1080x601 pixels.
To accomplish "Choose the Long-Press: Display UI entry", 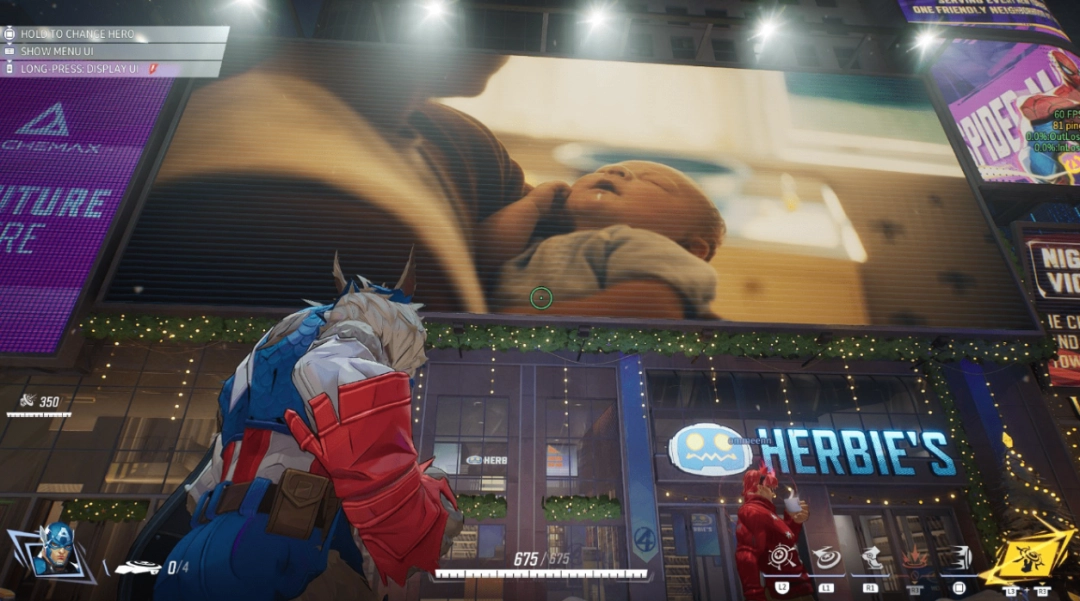I will click(79, 68).
